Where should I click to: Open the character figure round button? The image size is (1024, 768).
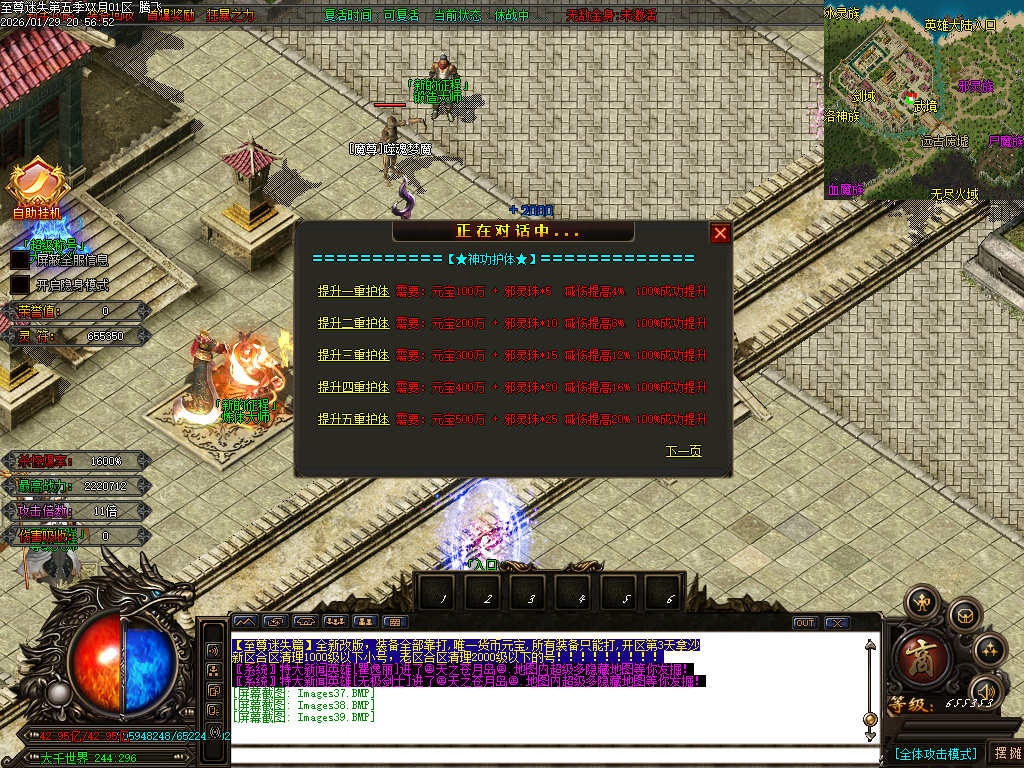click(x=922, y=603)
